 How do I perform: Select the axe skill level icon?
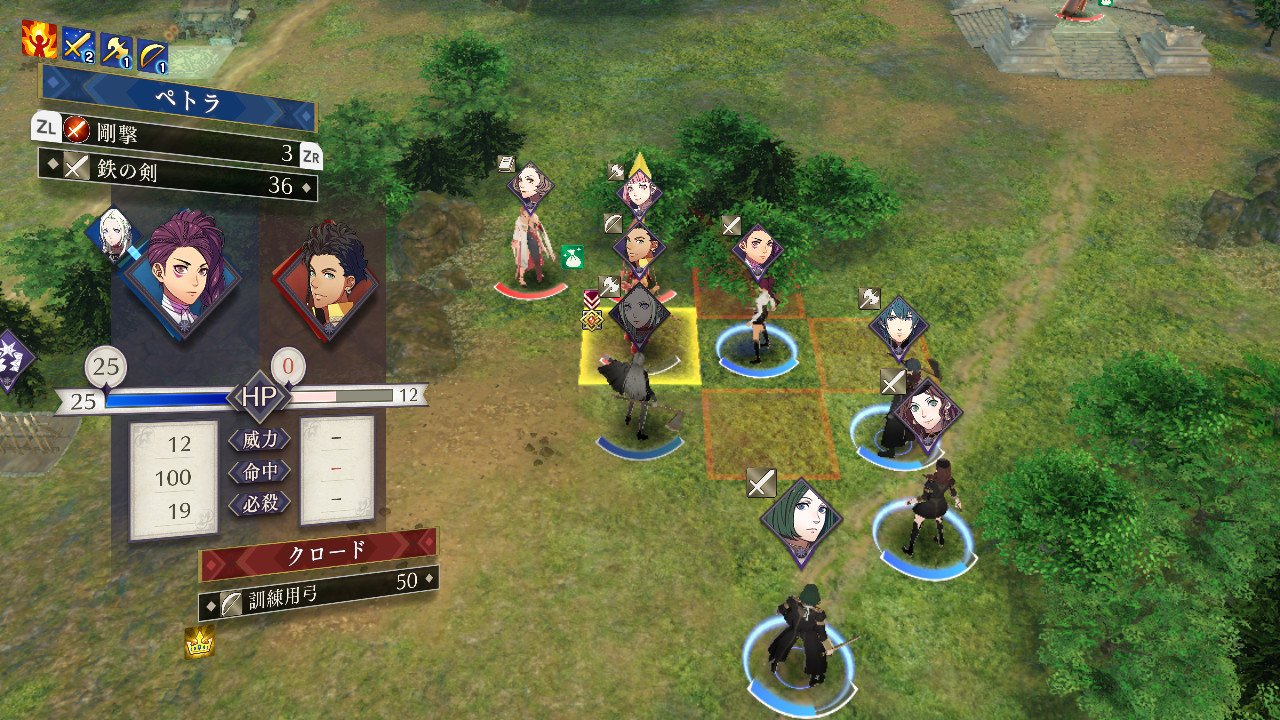click(116, 47)
